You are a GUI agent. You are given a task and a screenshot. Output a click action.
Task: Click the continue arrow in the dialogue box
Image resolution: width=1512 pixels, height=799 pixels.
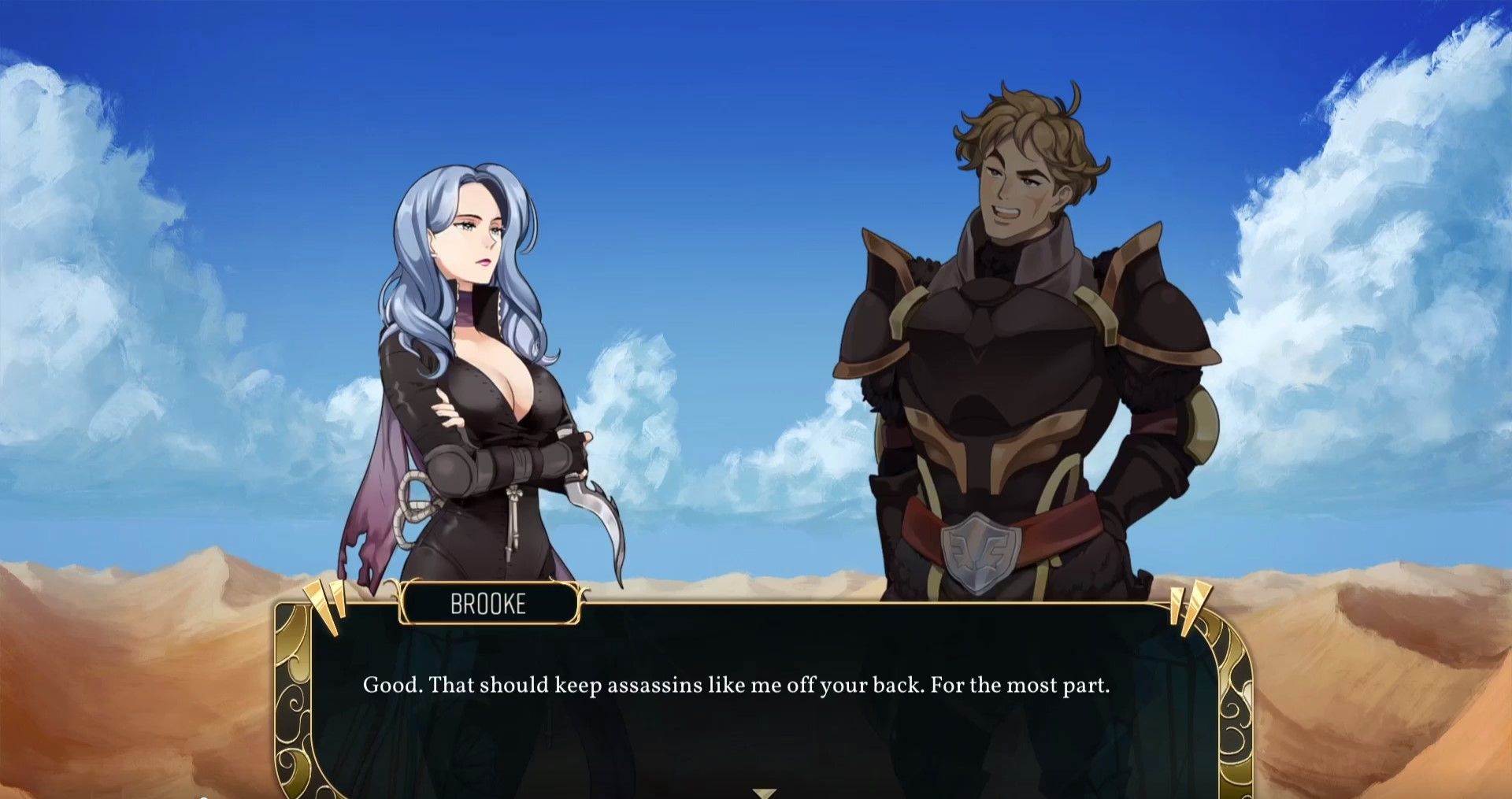[764, 793]
